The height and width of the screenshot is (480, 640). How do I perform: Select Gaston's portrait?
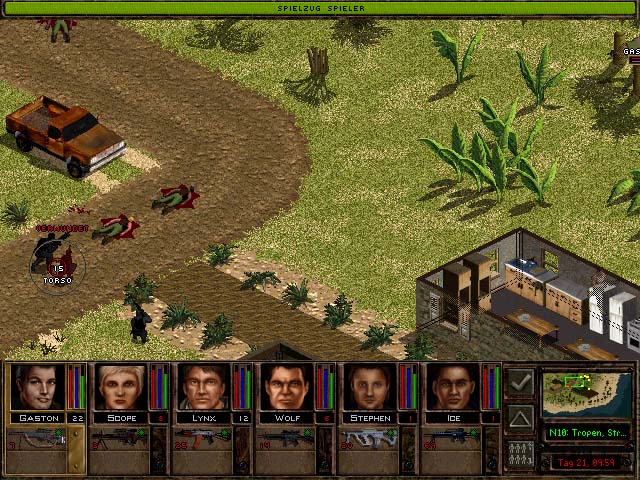(37, 387)
